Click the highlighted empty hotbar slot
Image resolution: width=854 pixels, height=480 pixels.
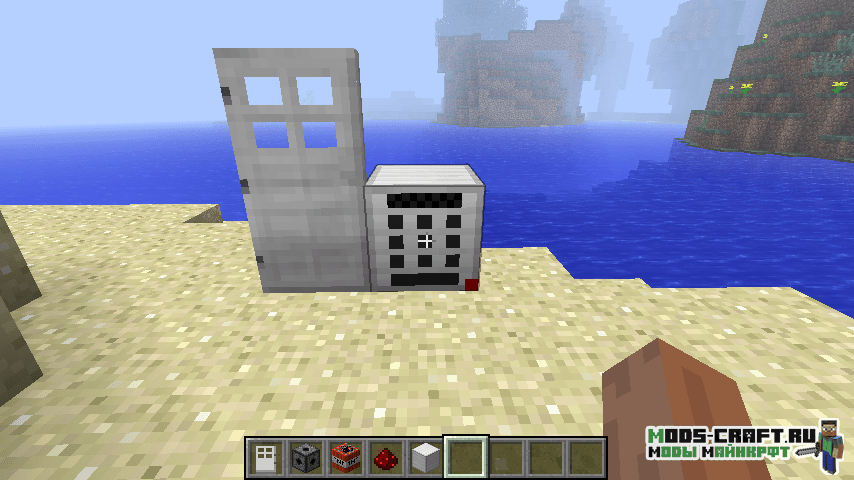[x=466, y=458]
